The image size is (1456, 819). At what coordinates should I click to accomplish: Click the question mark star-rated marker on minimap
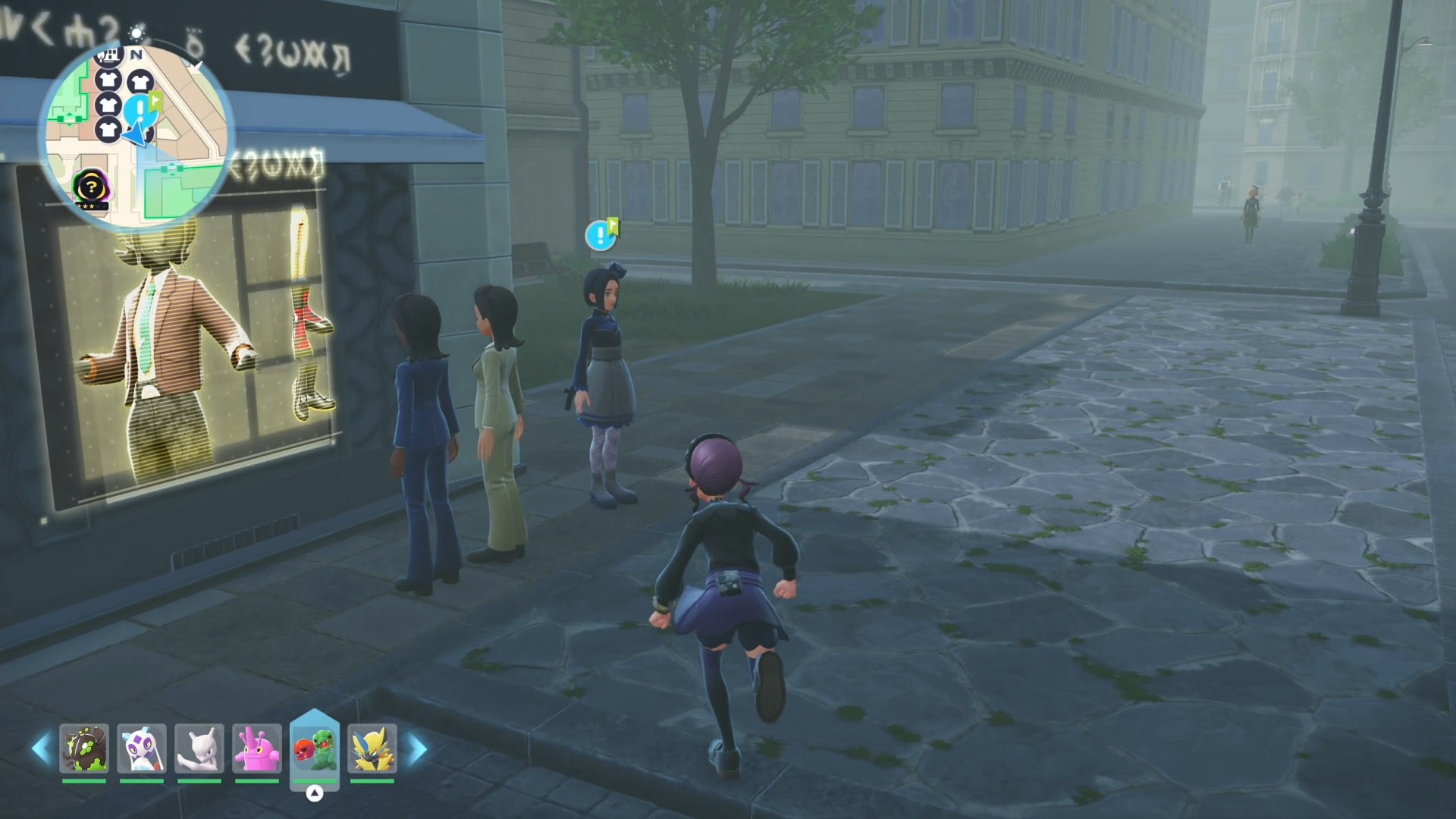pyautogui.click(x=91, y=187)
